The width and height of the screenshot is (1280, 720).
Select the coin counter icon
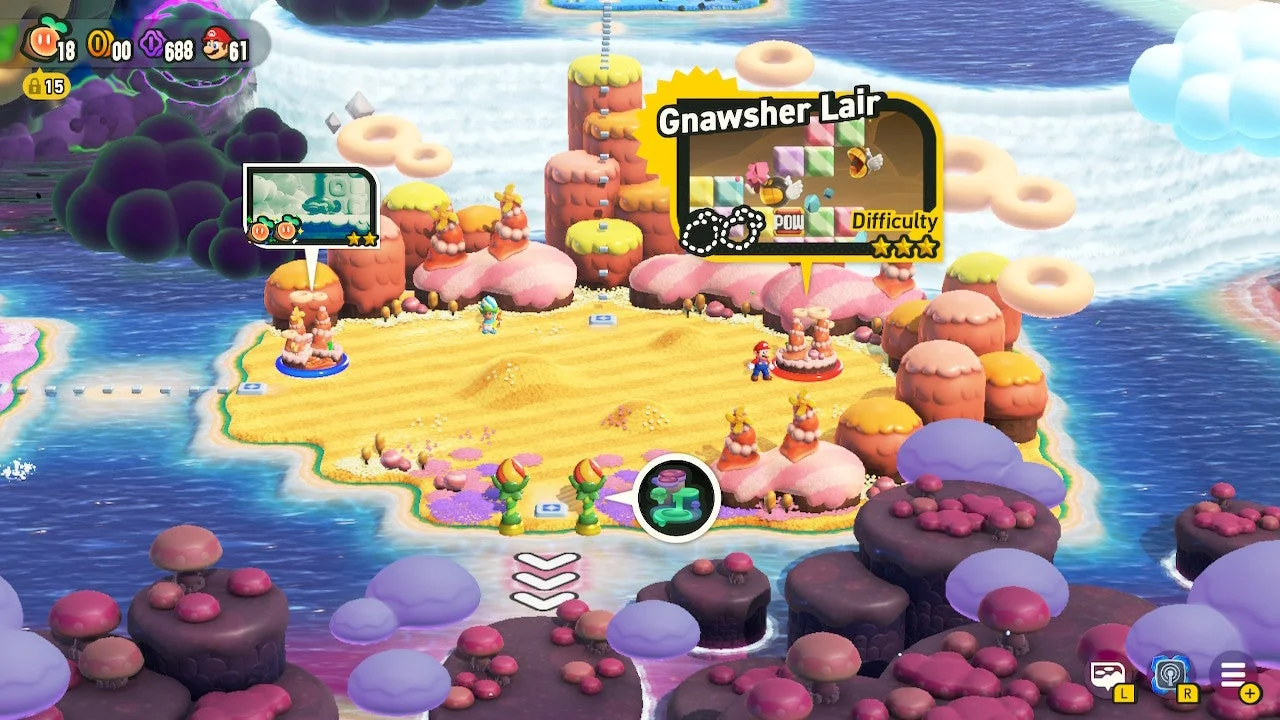99,44
